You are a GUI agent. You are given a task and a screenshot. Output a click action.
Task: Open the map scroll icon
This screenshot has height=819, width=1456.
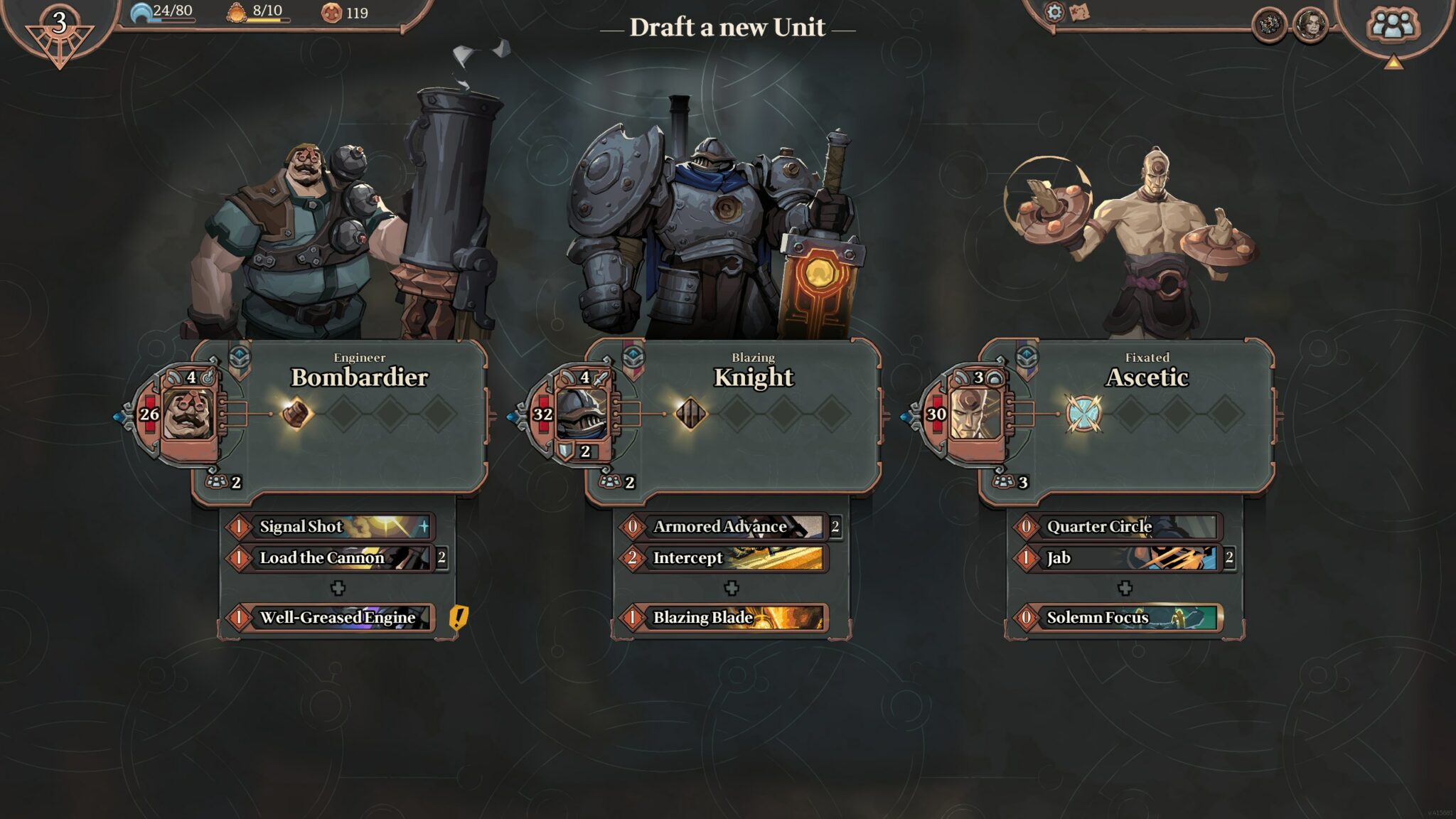[x=1079, y=12]
